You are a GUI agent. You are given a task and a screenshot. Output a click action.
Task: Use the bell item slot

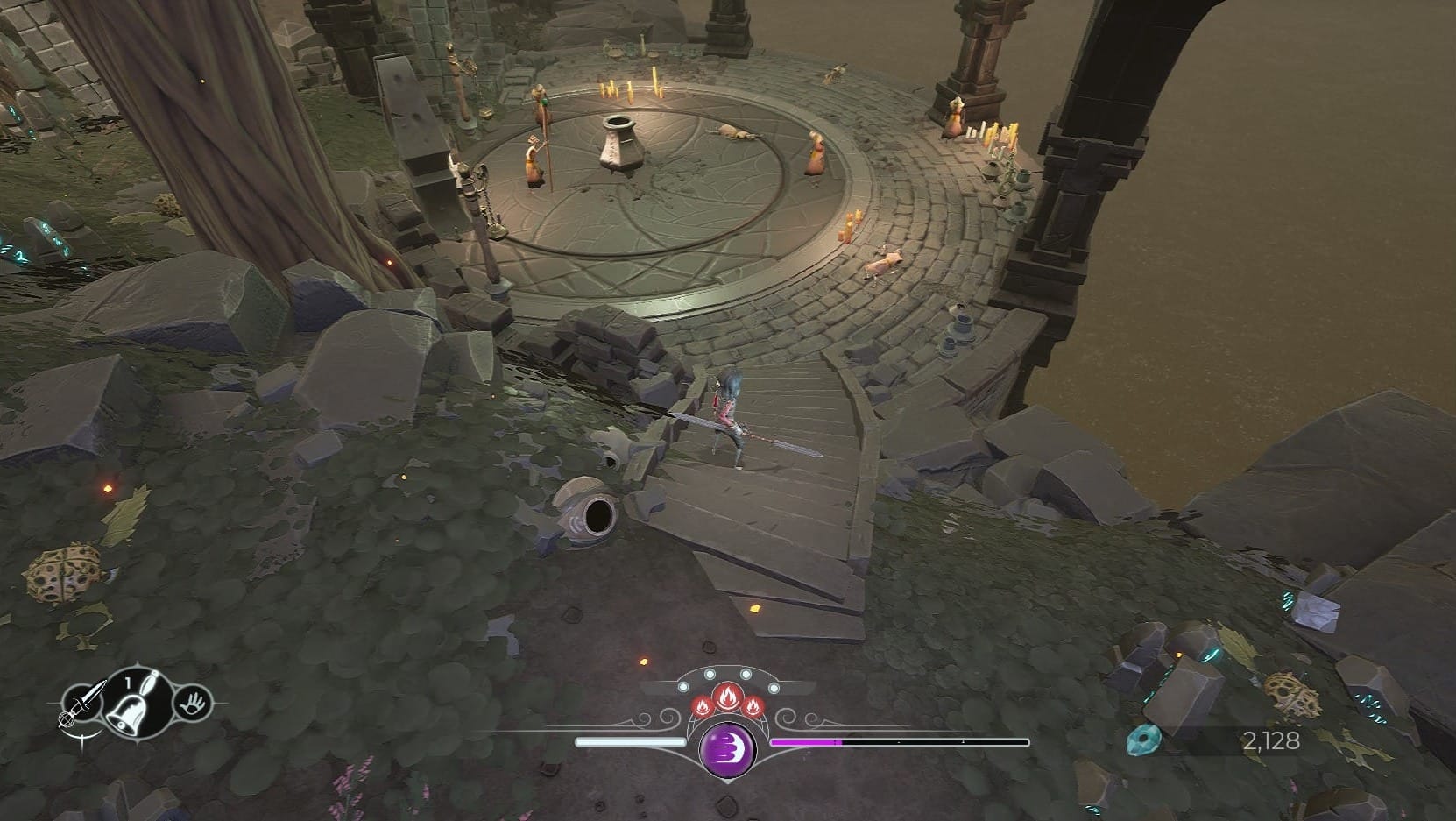pyautogui.click(x=134, y=704)
